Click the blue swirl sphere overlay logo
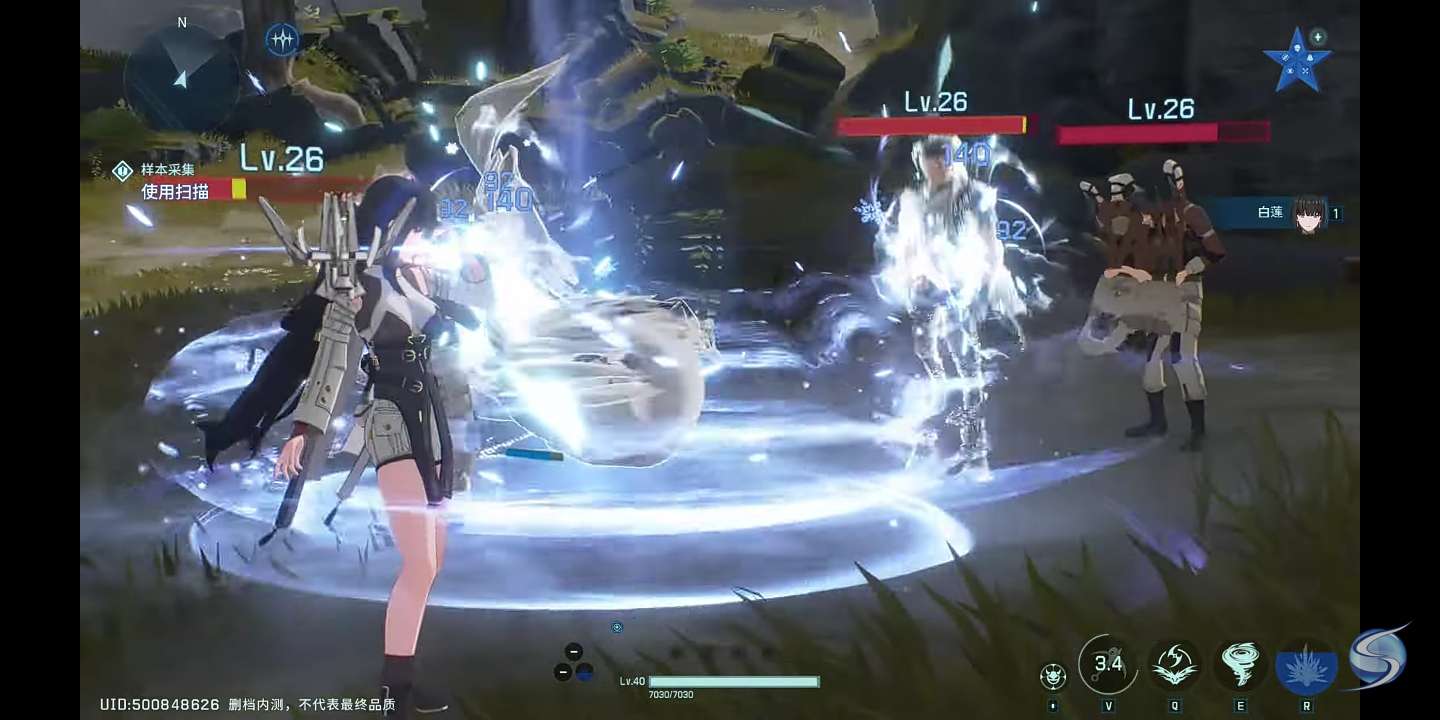This screenshot has height=720, width=1440. [1377, 657]
